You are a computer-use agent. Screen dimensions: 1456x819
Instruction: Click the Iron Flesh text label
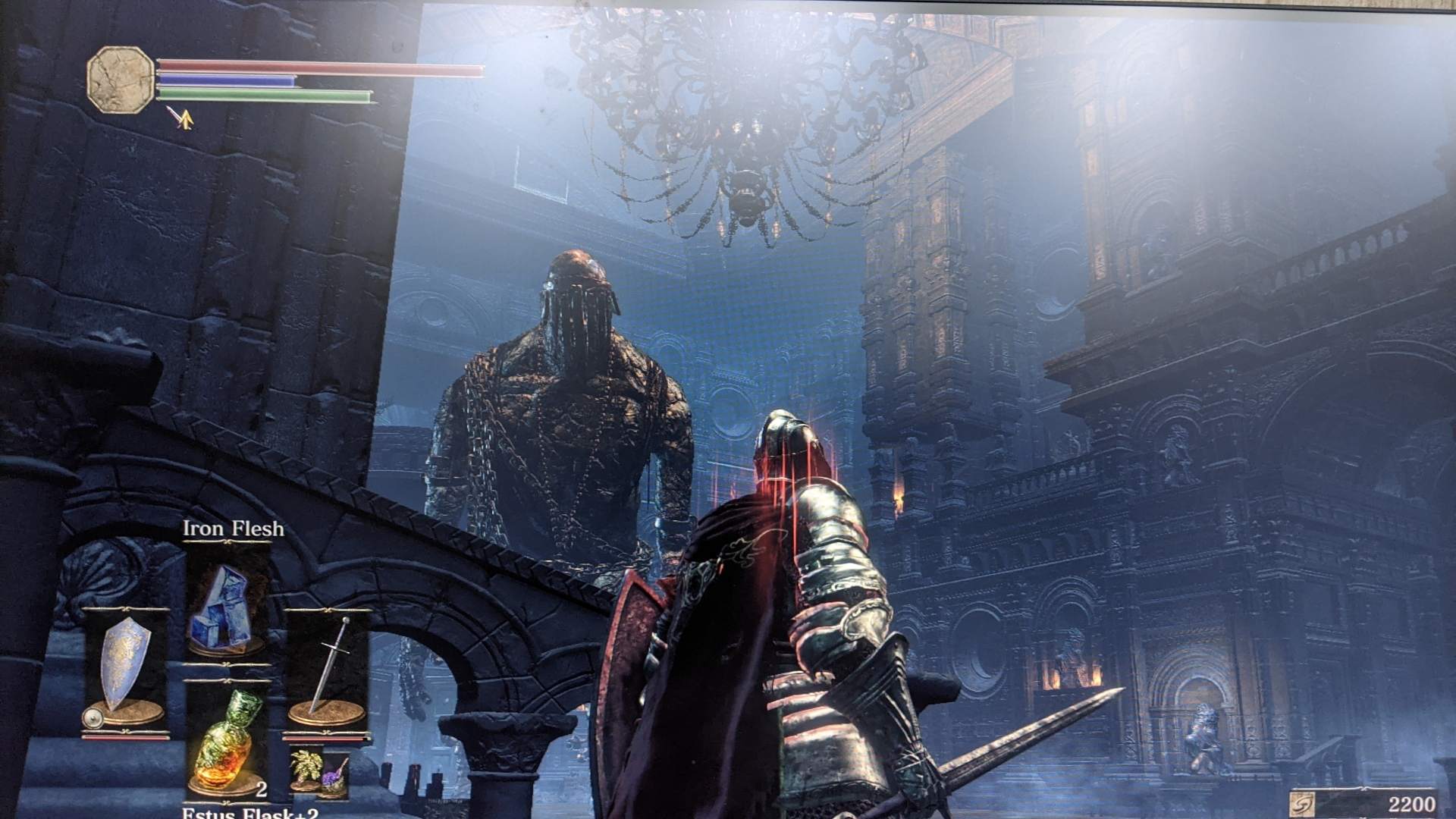[x=233, y=528]
